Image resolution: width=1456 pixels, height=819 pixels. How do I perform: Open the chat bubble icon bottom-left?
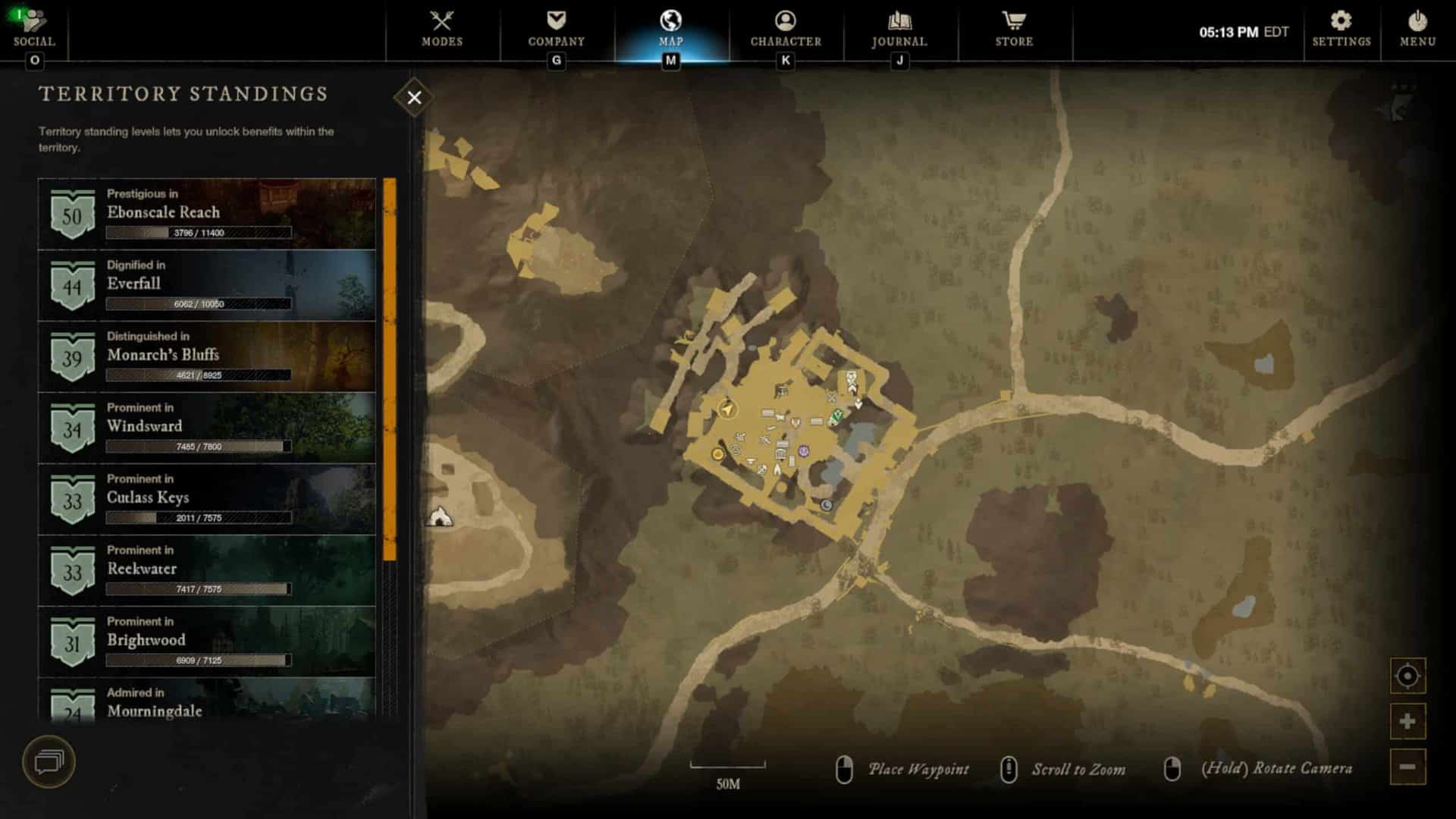click(50, 763)
